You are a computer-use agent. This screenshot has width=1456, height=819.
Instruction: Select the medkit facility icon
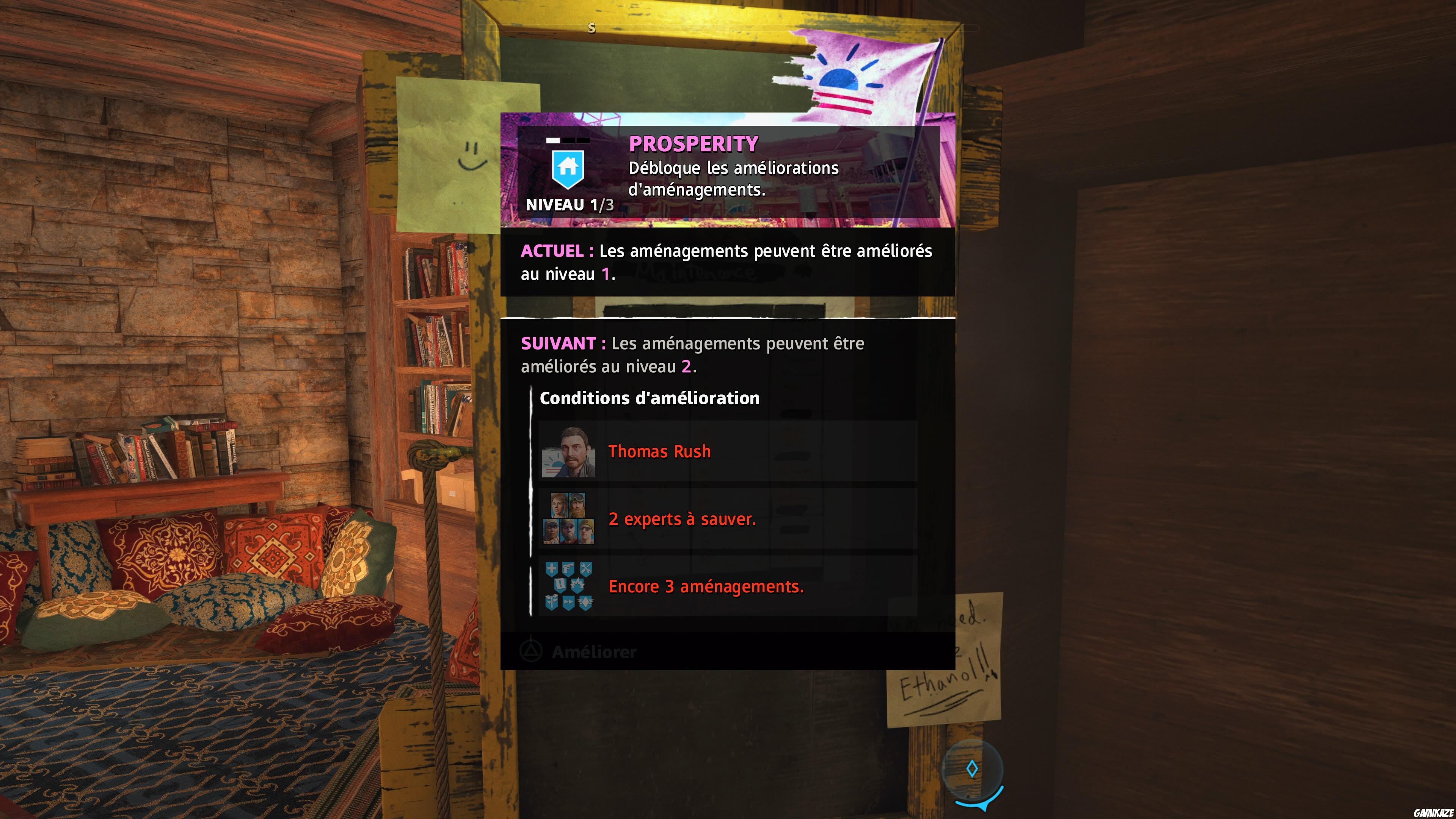[552, 568]
